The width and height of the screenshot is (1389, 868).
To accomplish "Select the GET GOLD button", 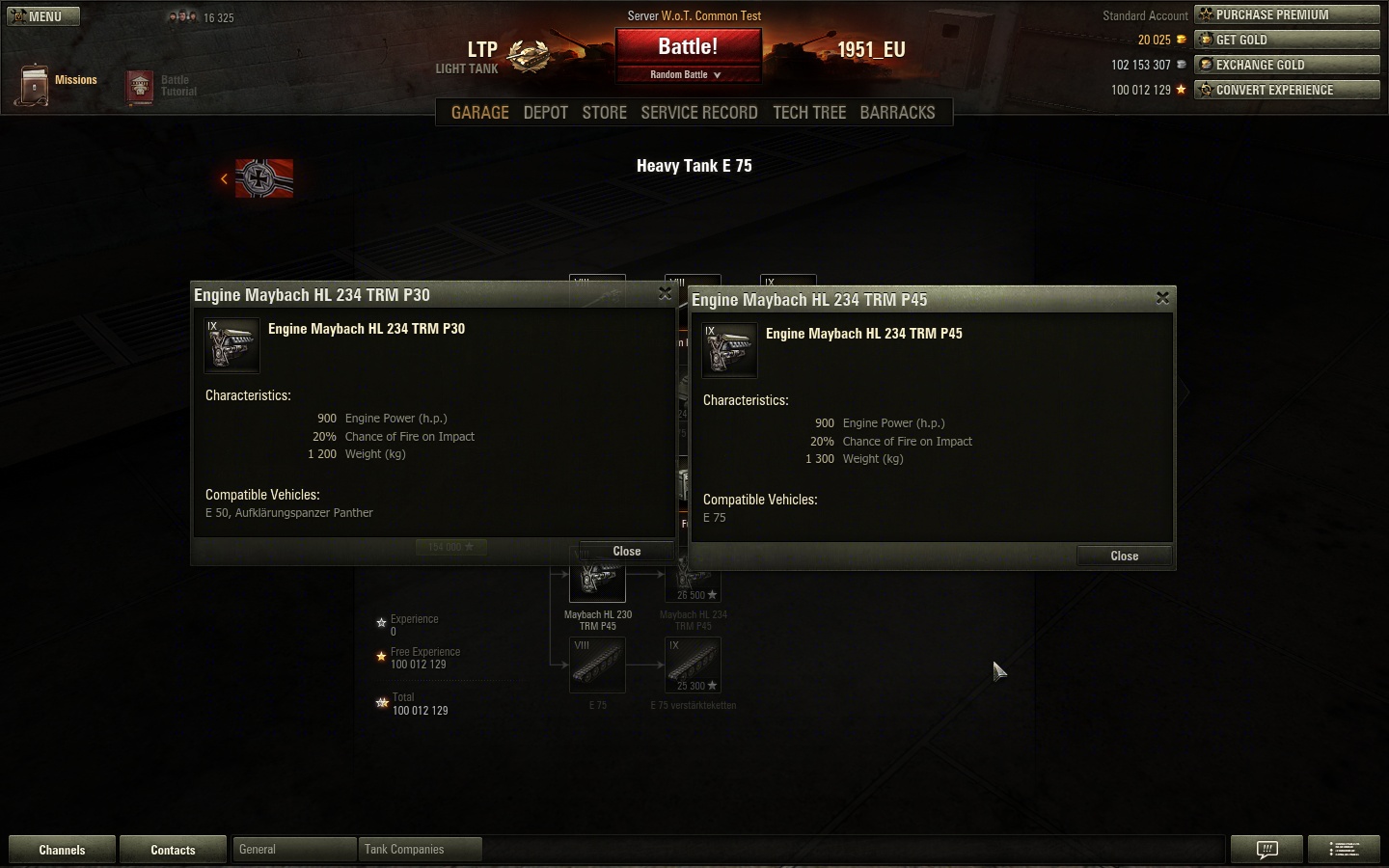I will [1287, 40].
